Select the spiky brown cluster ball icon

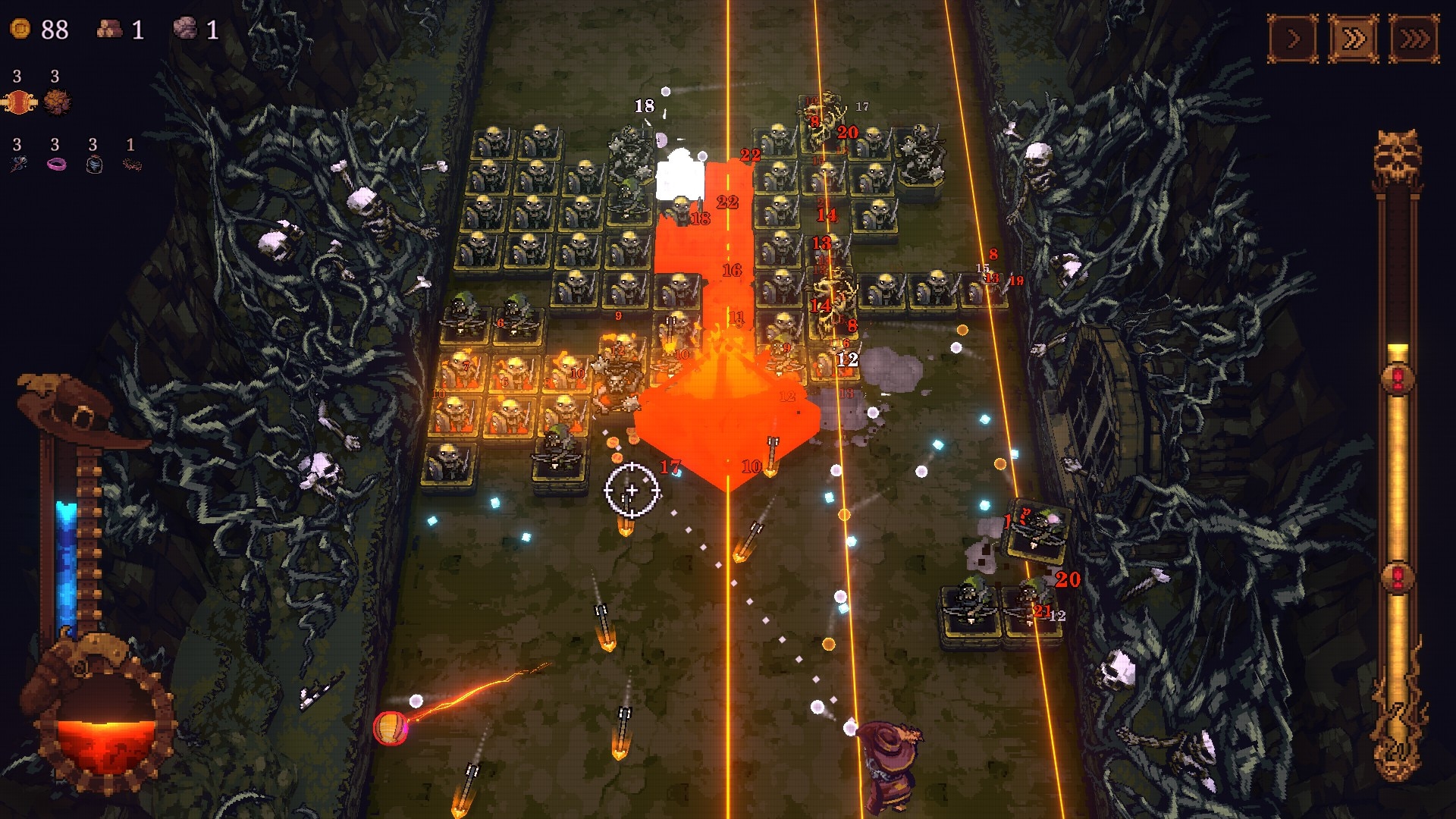click(x=57, y=102)
